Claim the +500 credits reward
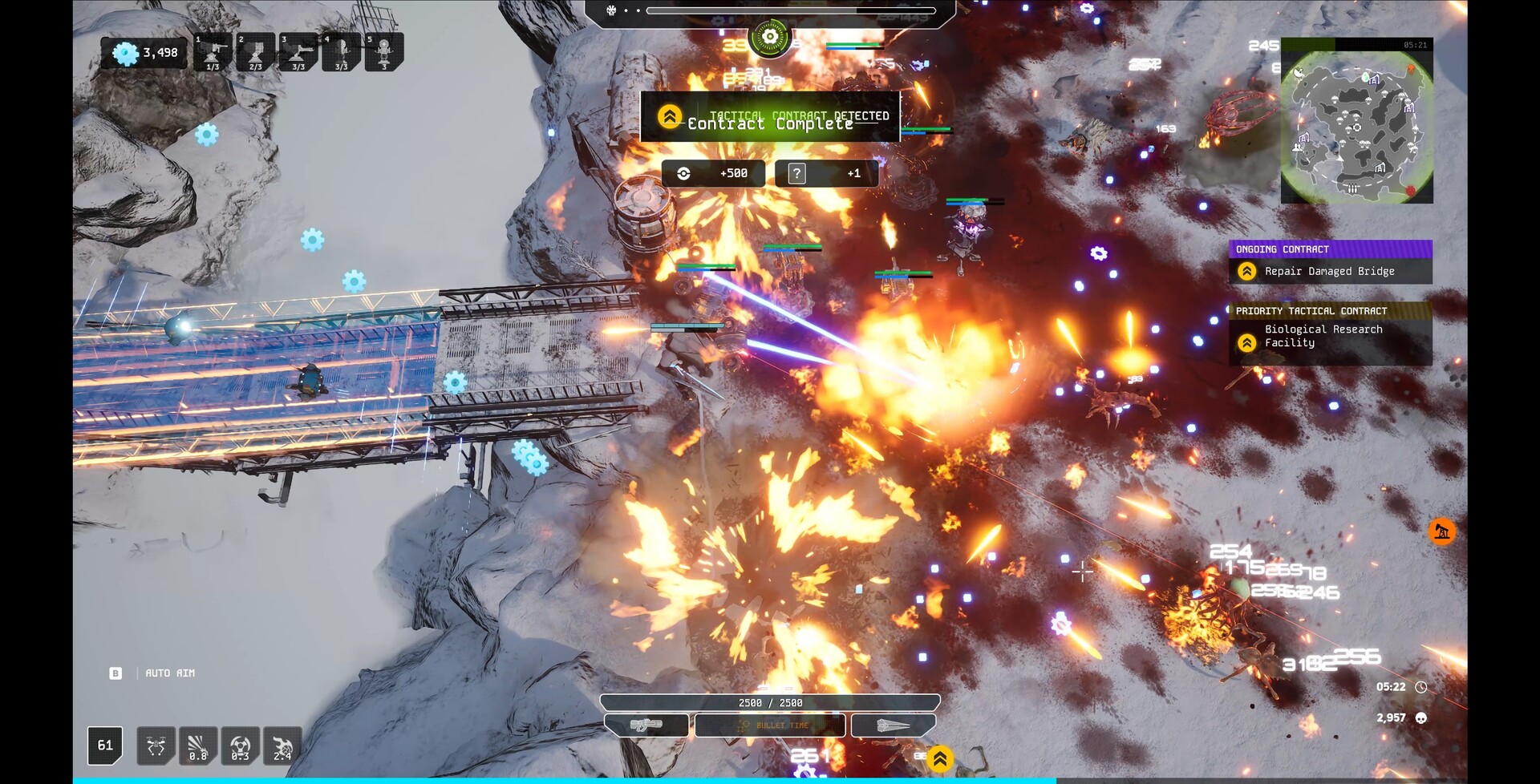Viewport: 1540px width, 784px height. point(713,173)
